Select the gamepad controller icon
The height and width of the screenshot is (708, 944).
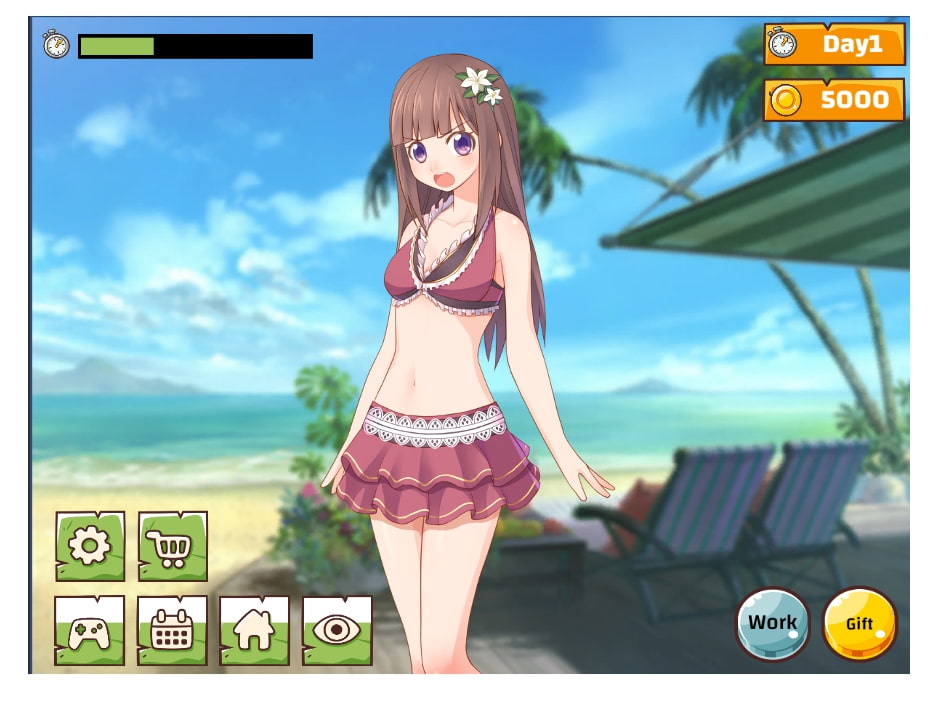(90, 630)
